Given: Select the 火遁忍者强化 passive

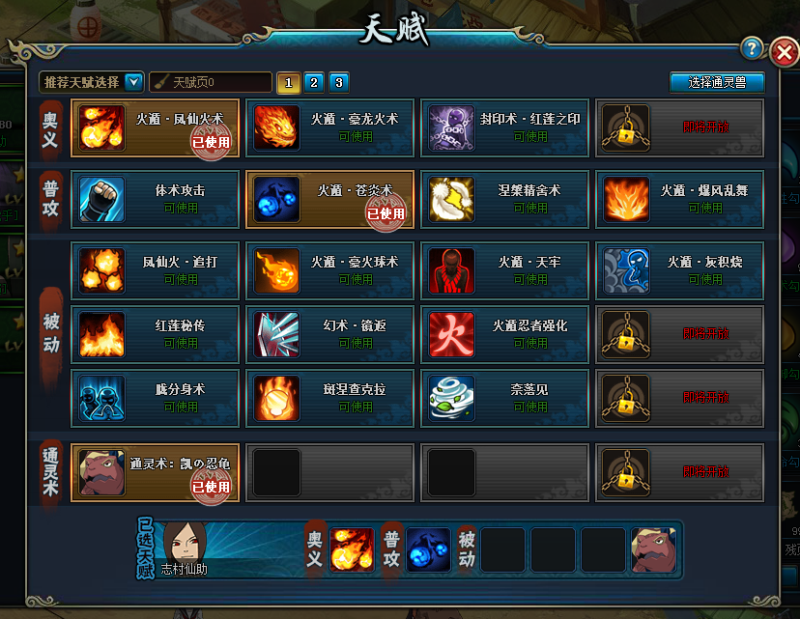Looking at the screenshot, I should tap(504, 334).
